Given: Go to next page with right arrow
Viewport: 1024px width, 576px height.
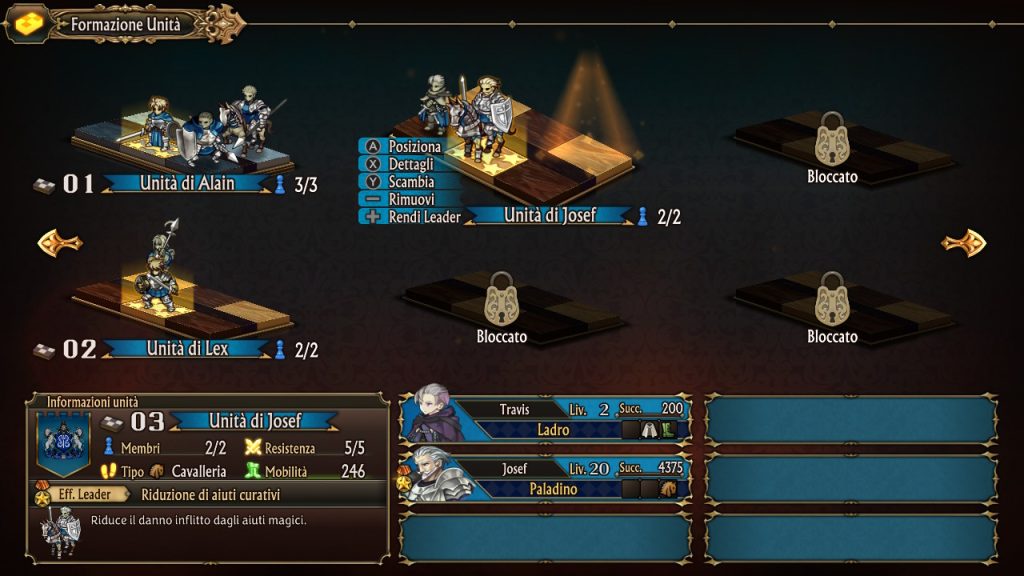Looking at the screenshot, I should click(x=963, y=243).
